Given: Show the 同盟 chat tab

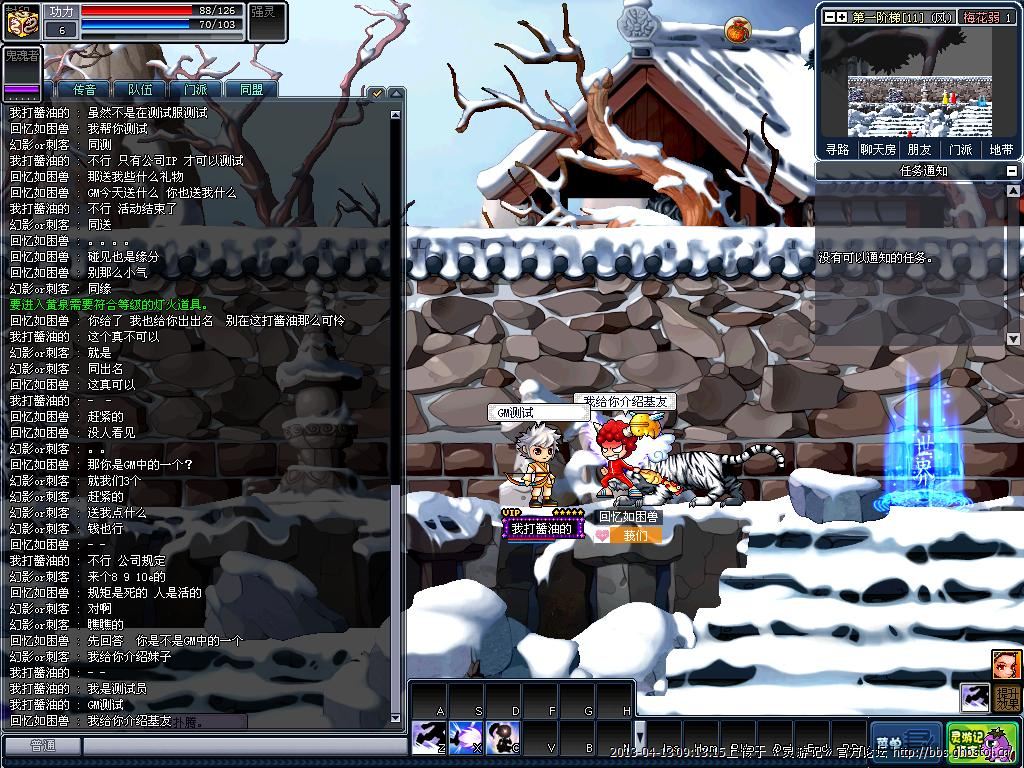Looking at the screenshot, I should pyautogui.click(x=251, y=89).
